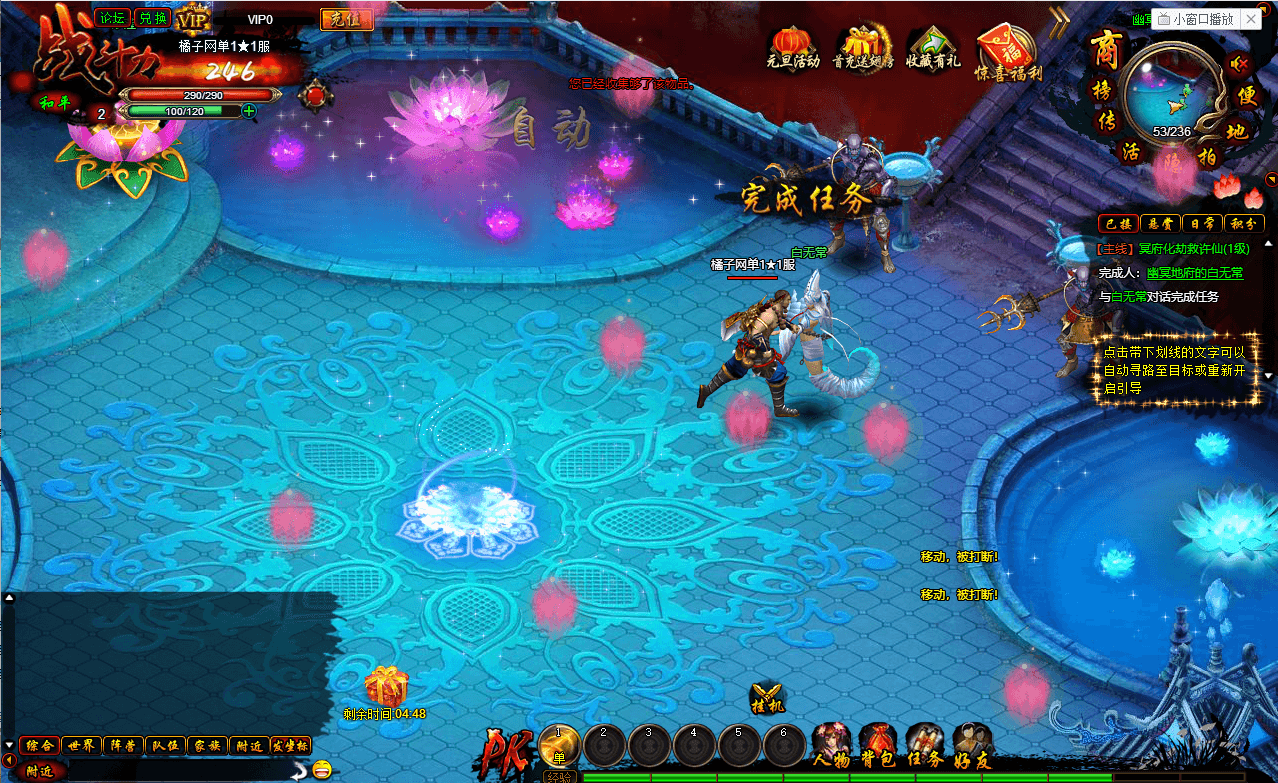The height and width of the screenshot is (783, 1278).
Task: Click the 收藏有礼 green arrow icon
Action: (x=933, y=43)
